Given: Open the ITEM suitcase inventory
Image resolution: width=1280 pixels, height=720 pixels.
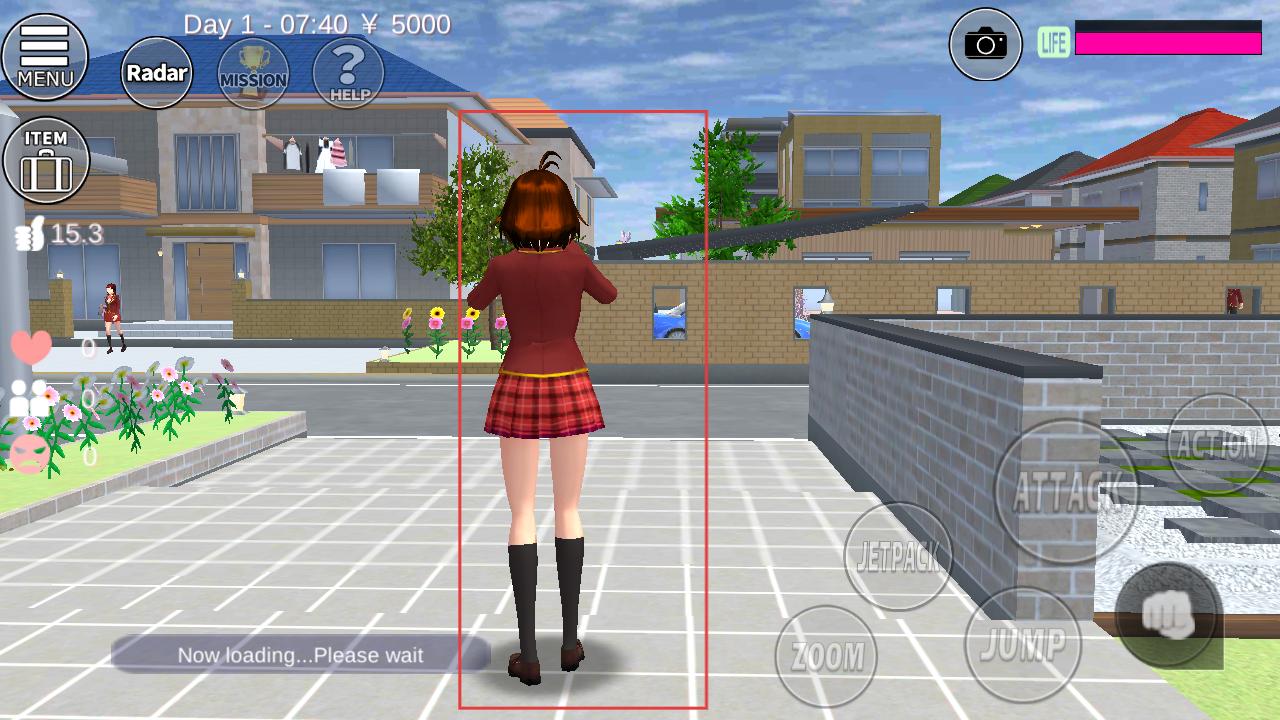Looking at the screenshot, I should click(46, 160).
